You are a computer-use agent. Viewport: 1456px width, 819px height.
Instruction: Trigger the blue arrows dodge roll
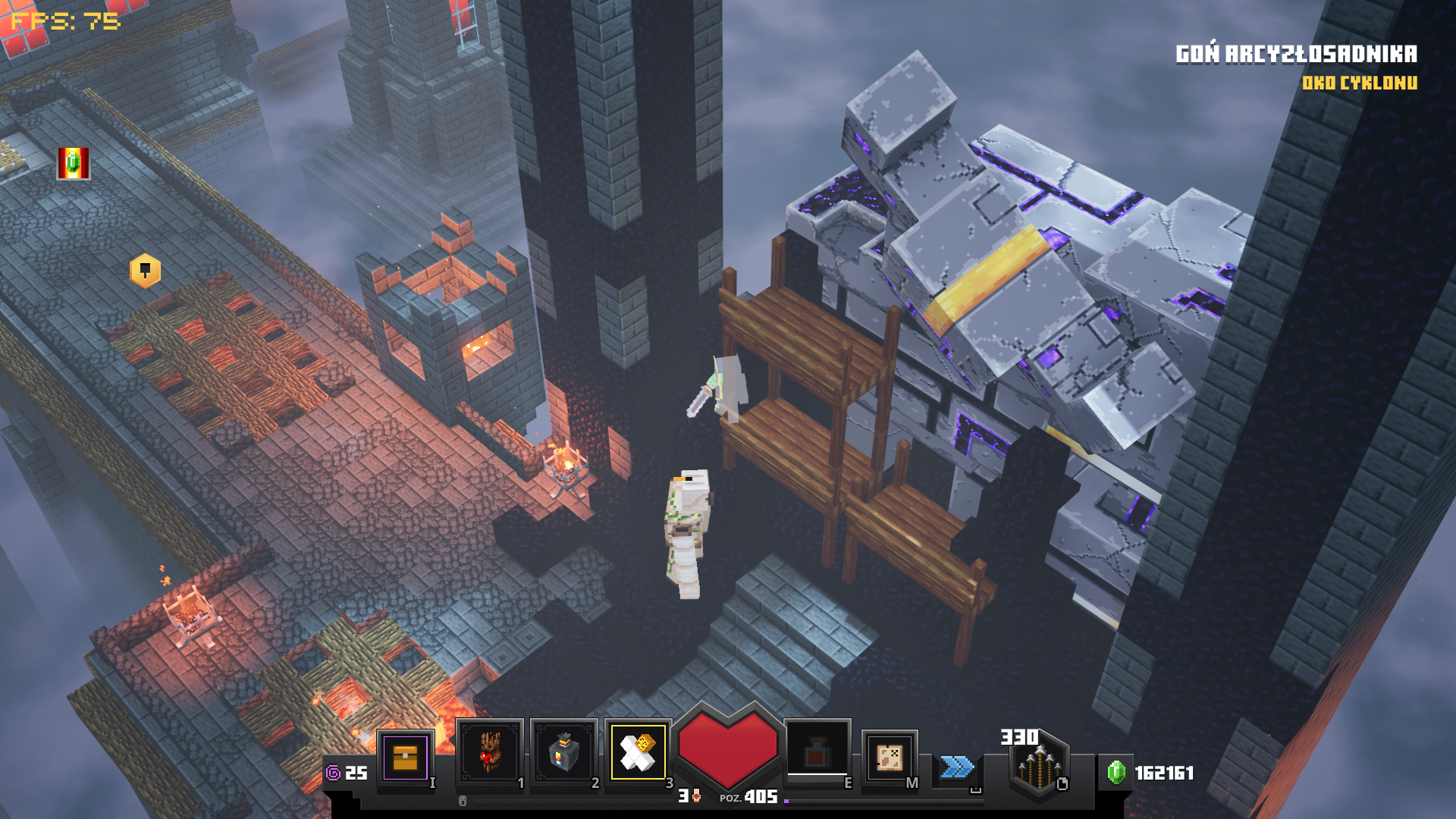[957, 767]
